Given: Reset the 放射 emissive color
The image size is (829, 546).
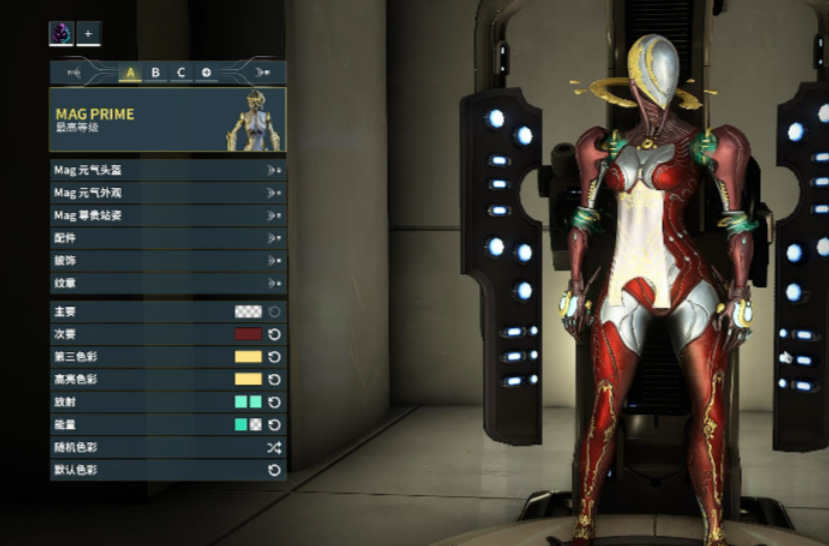Looking at the screenshot, I should tap(274, 402).
